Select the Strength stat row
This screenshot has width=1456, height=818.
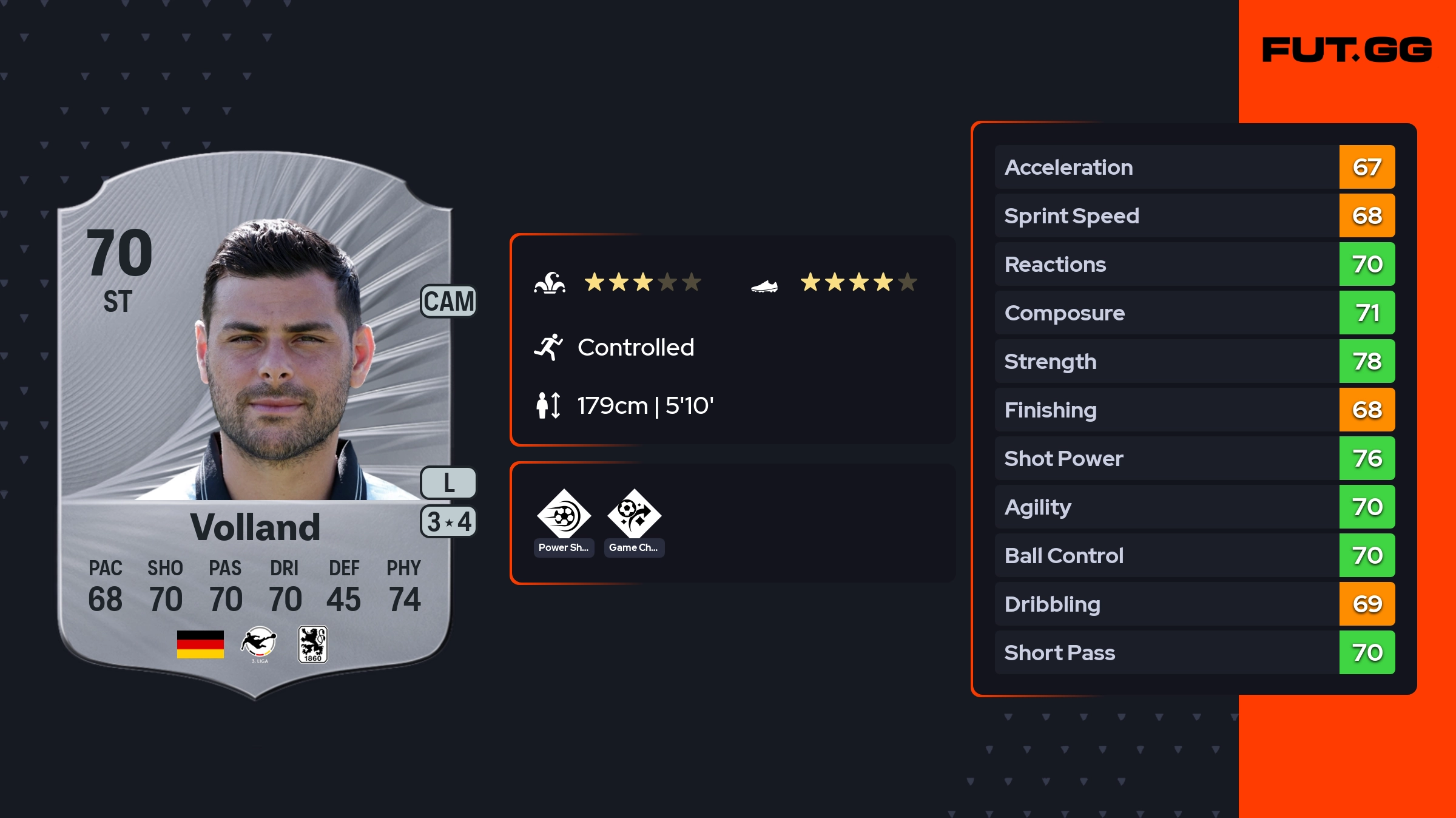pos(1194,361)
